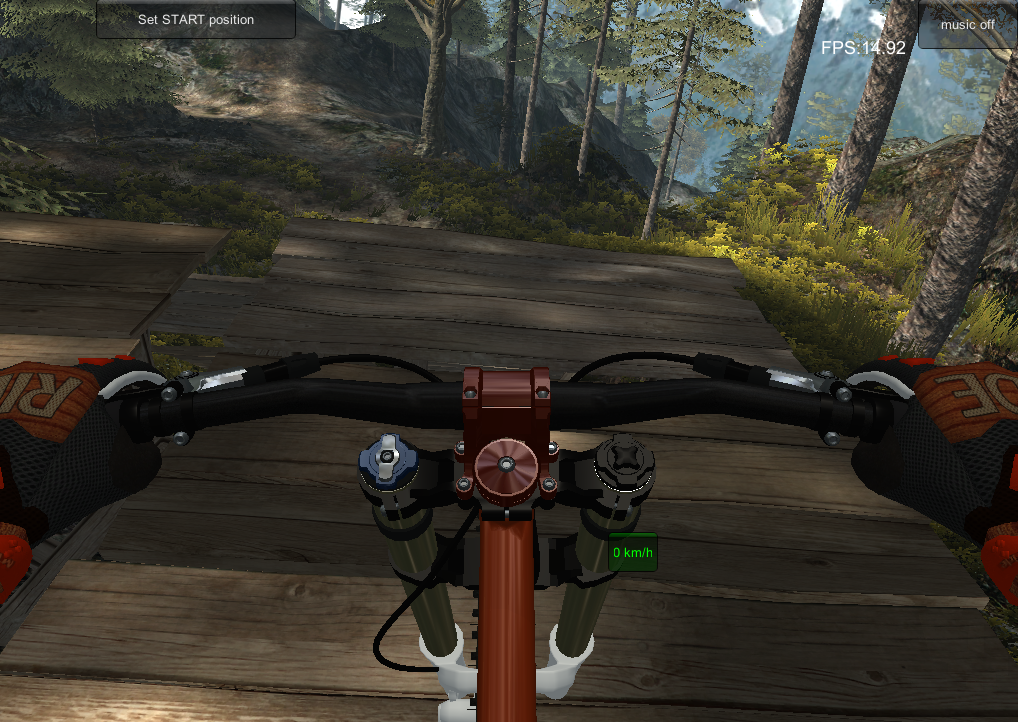Click the Set START position button
This screenshot has width=1018, height=722.
[196, 19]
